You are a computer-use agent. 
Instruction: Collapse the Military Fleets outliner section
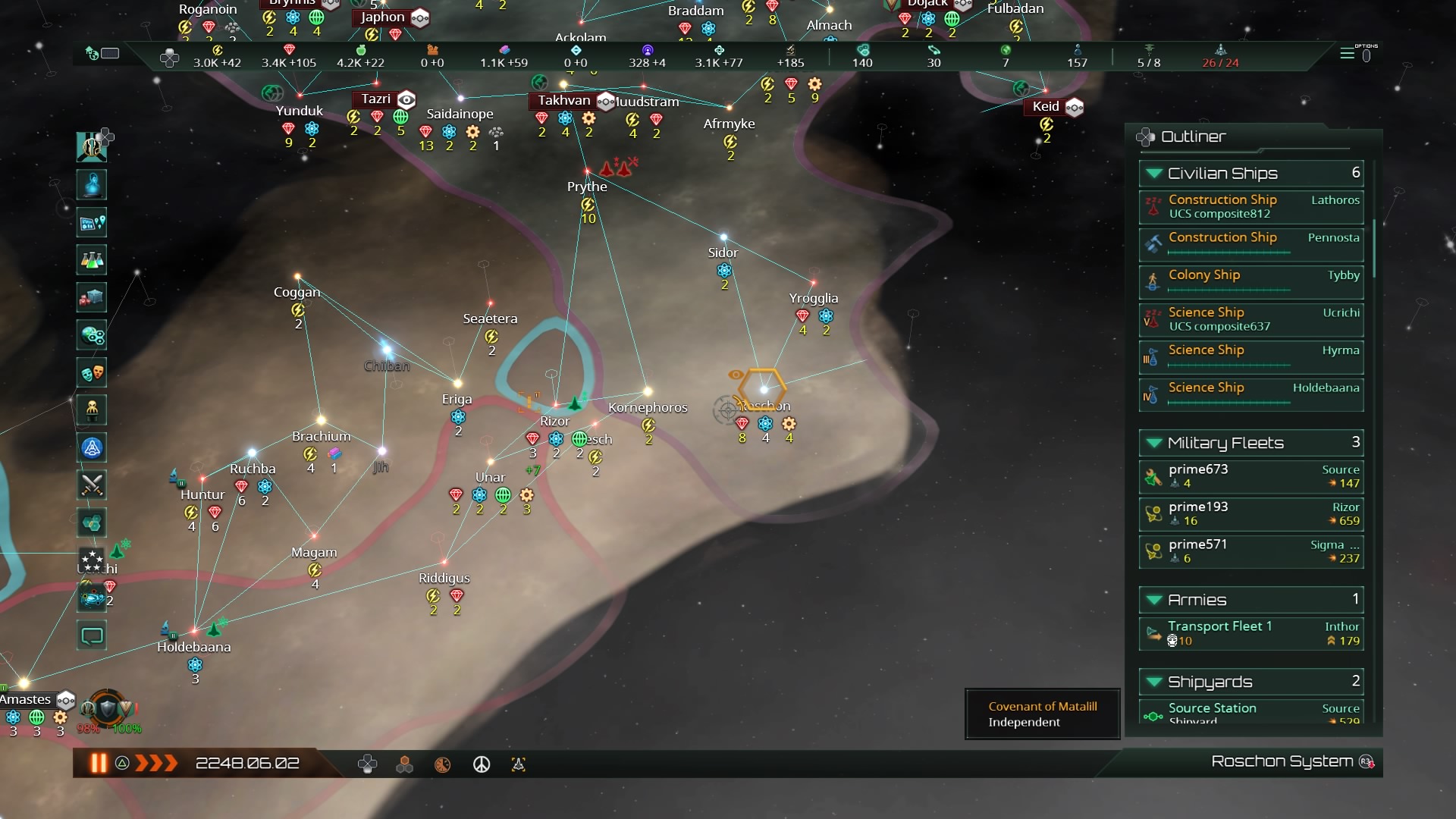[1155, 442]
